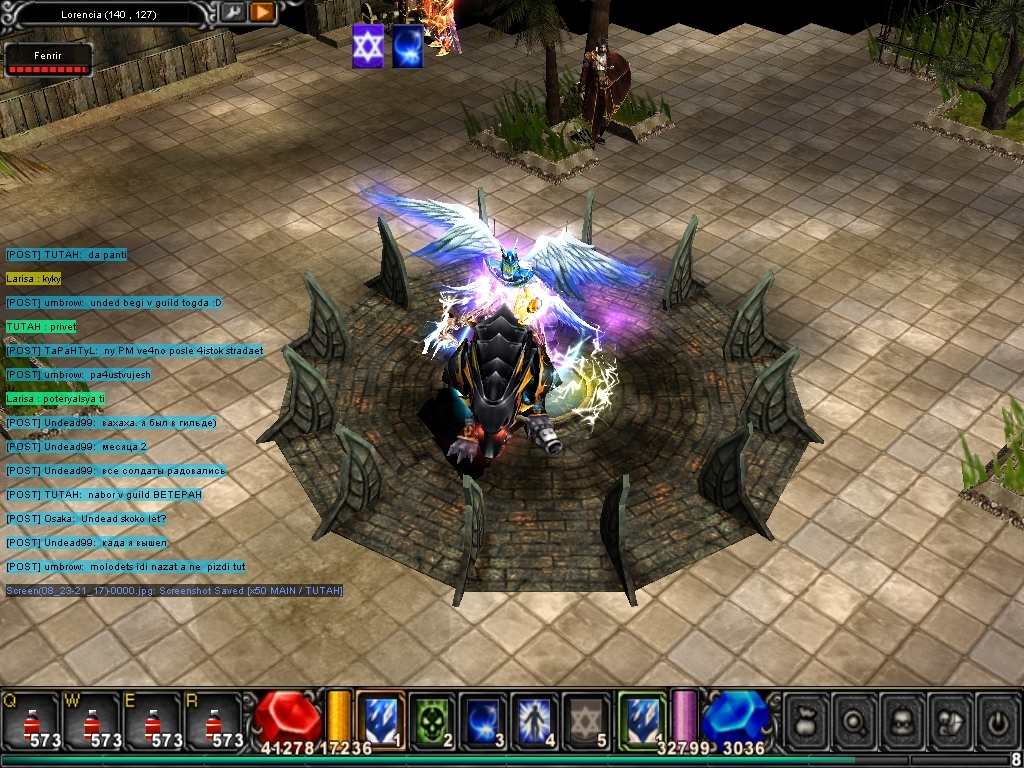This screenshot has width=1024, height=768.
Task: Activate the blue swirl skill in slot 3
Action: [x=484, y=718]
